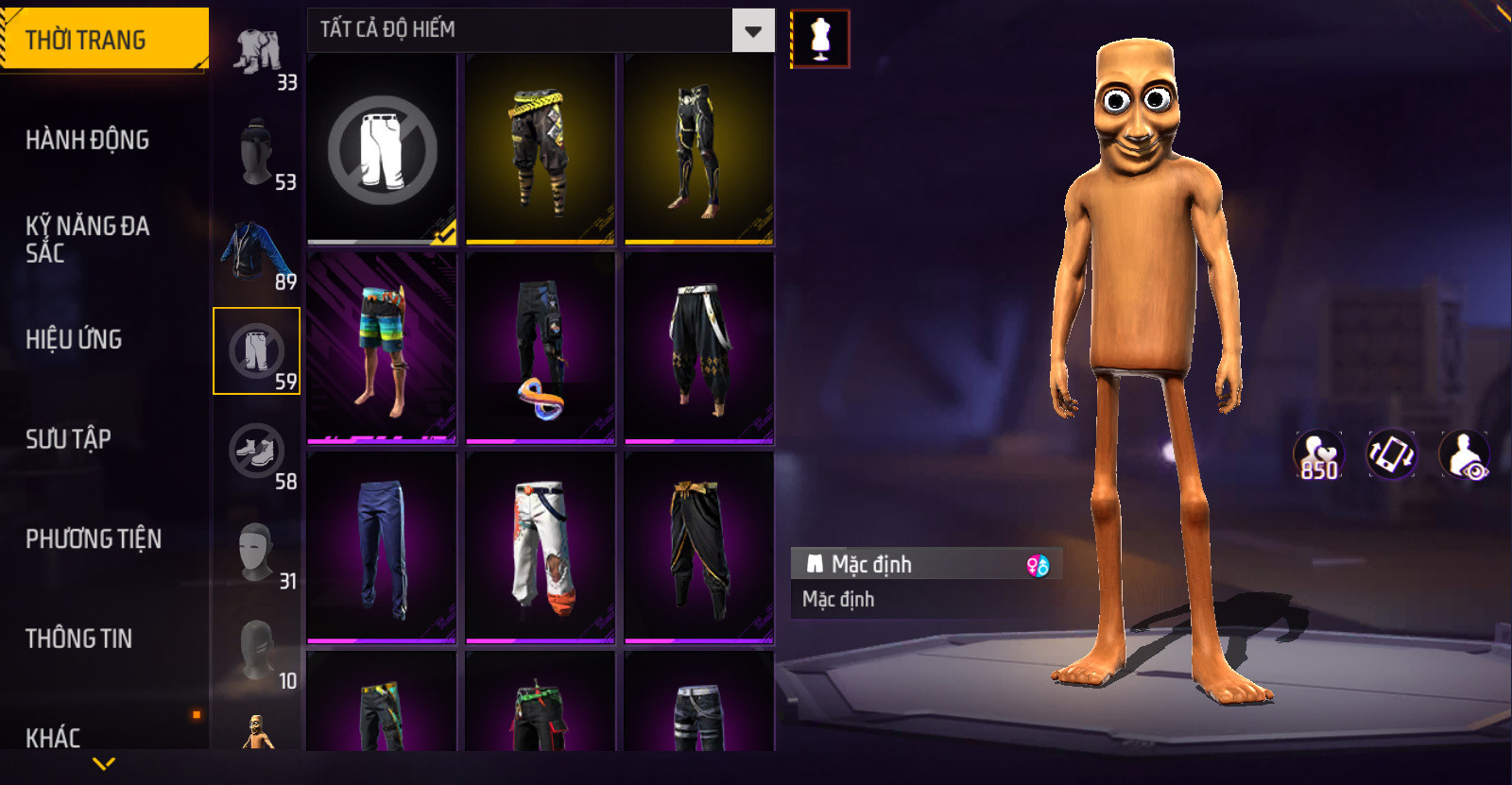Image resolution: width=1512 pixels, height=785 pixels.
Task: Select the blue jacket tops category
Action: (x=256, y=253)
